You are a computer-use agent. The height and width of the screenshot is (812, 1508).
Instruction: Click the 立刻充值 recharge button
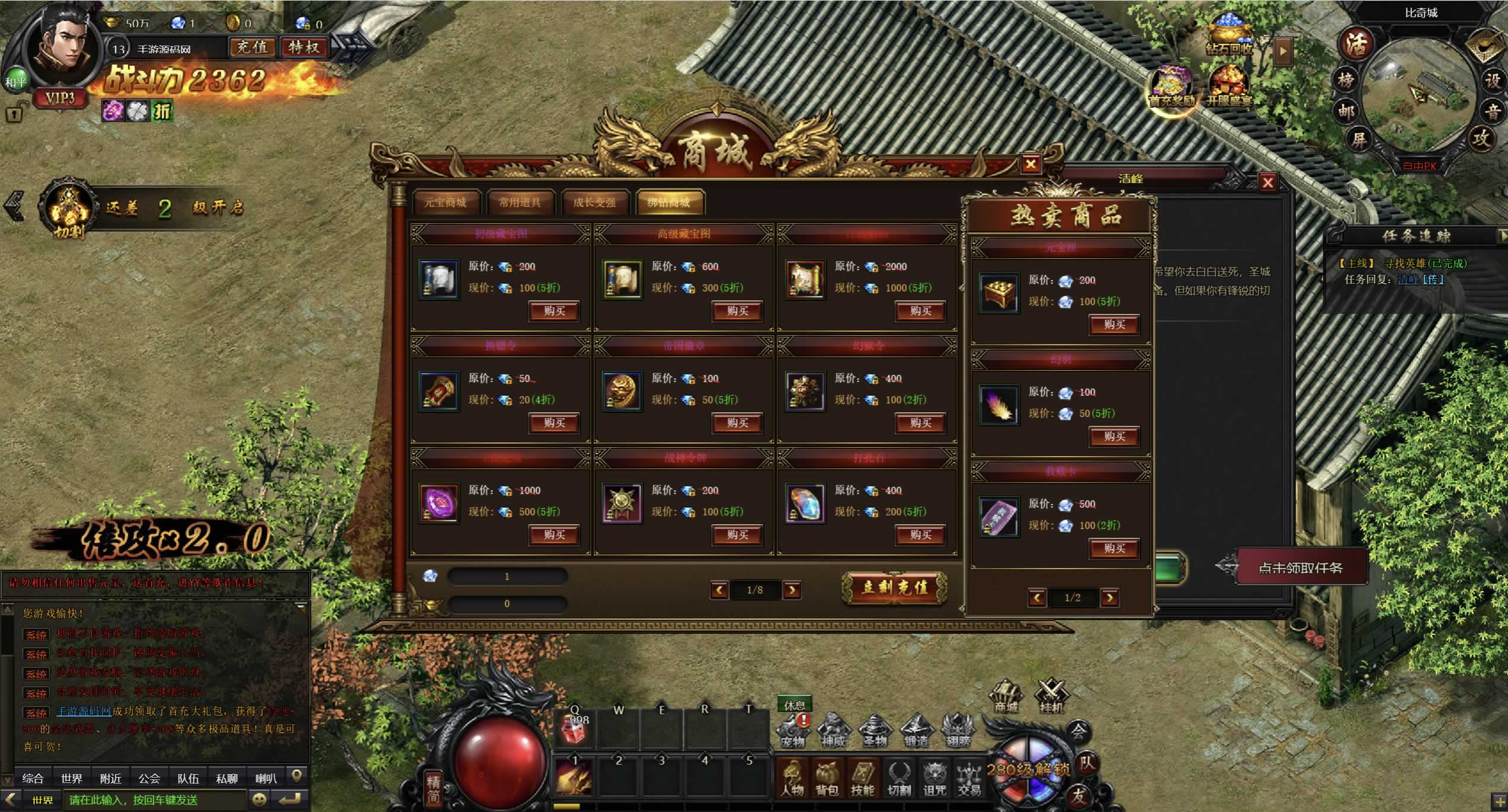click(x=894, y=588)
